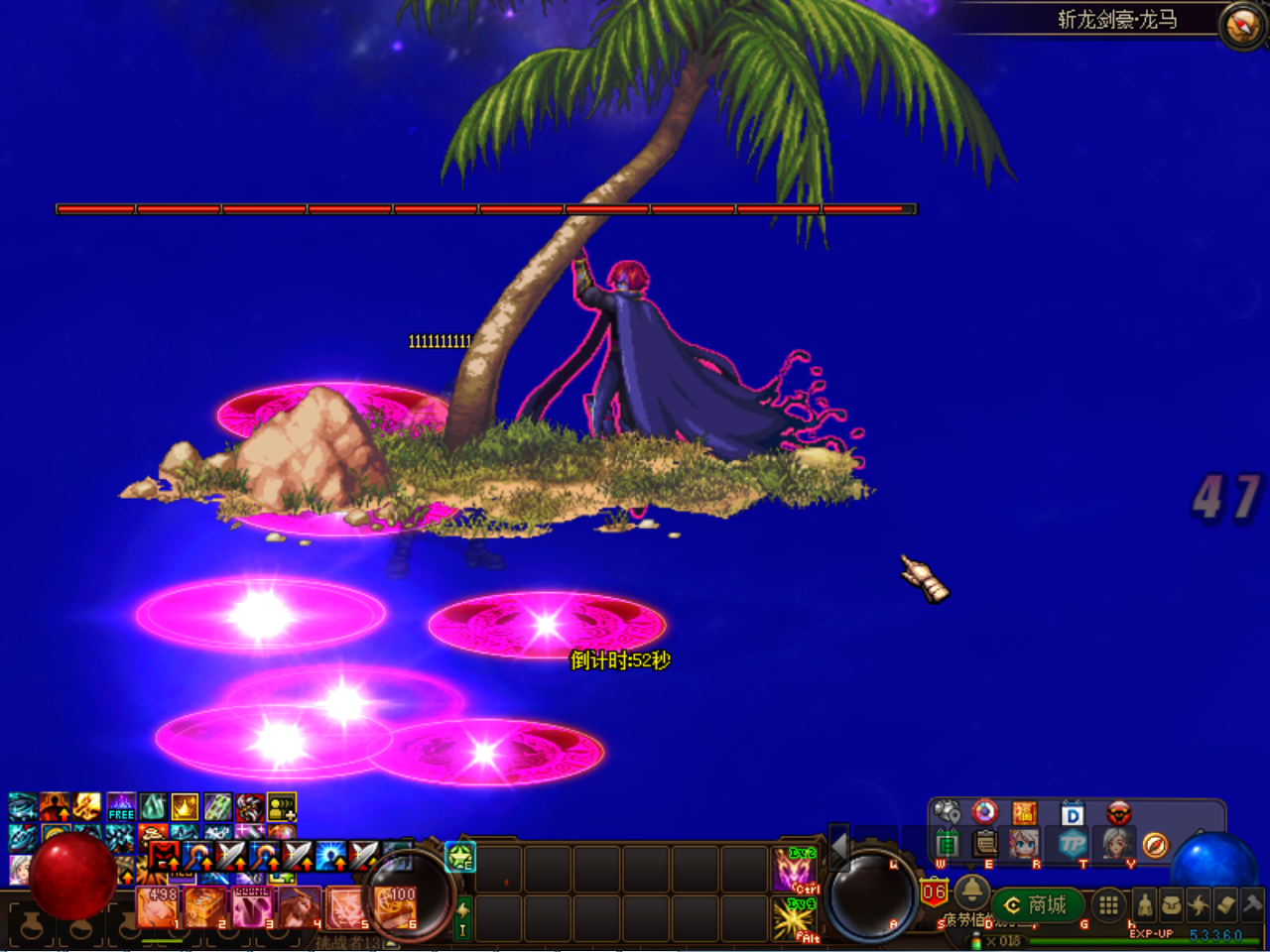This screenshot has width=1270, height=952.
Task: Open the blue D calendar event icon
Action: click(x=1072, y=813)
